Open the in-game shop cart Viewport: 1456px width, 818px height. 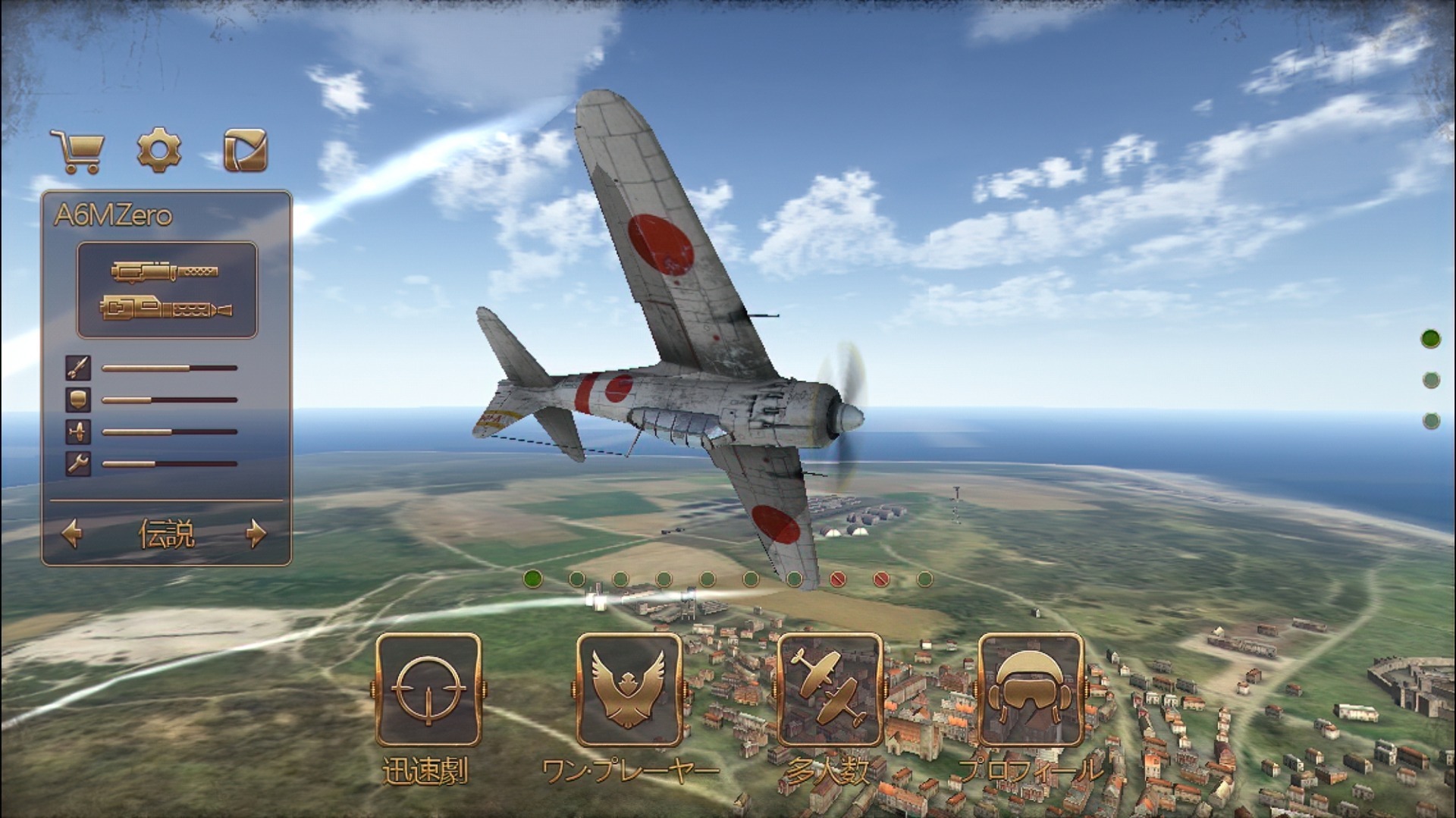coord(77,149)
